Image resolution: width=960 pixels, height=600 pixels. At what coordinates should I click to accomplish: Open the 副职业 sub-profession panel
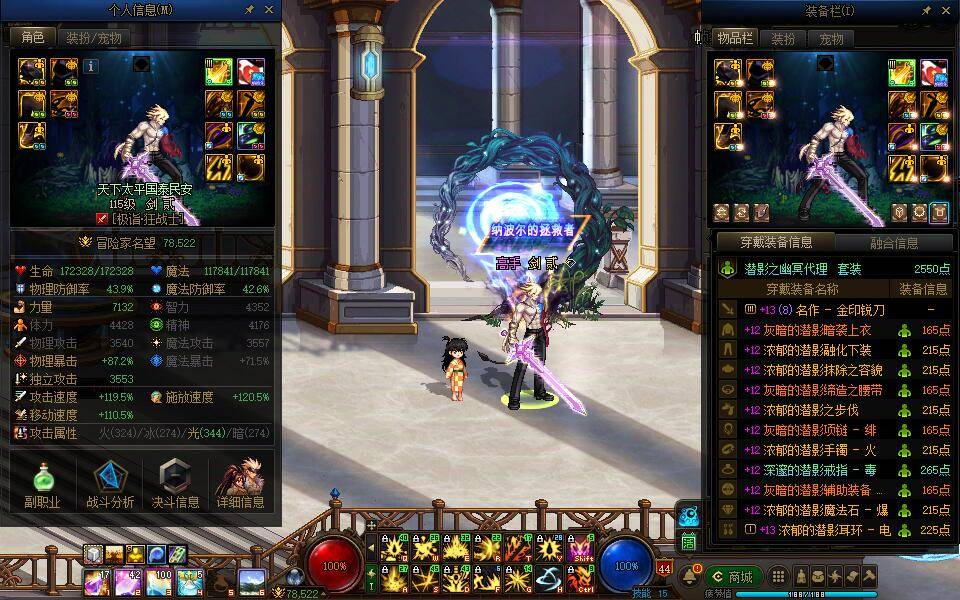point(42,485)
